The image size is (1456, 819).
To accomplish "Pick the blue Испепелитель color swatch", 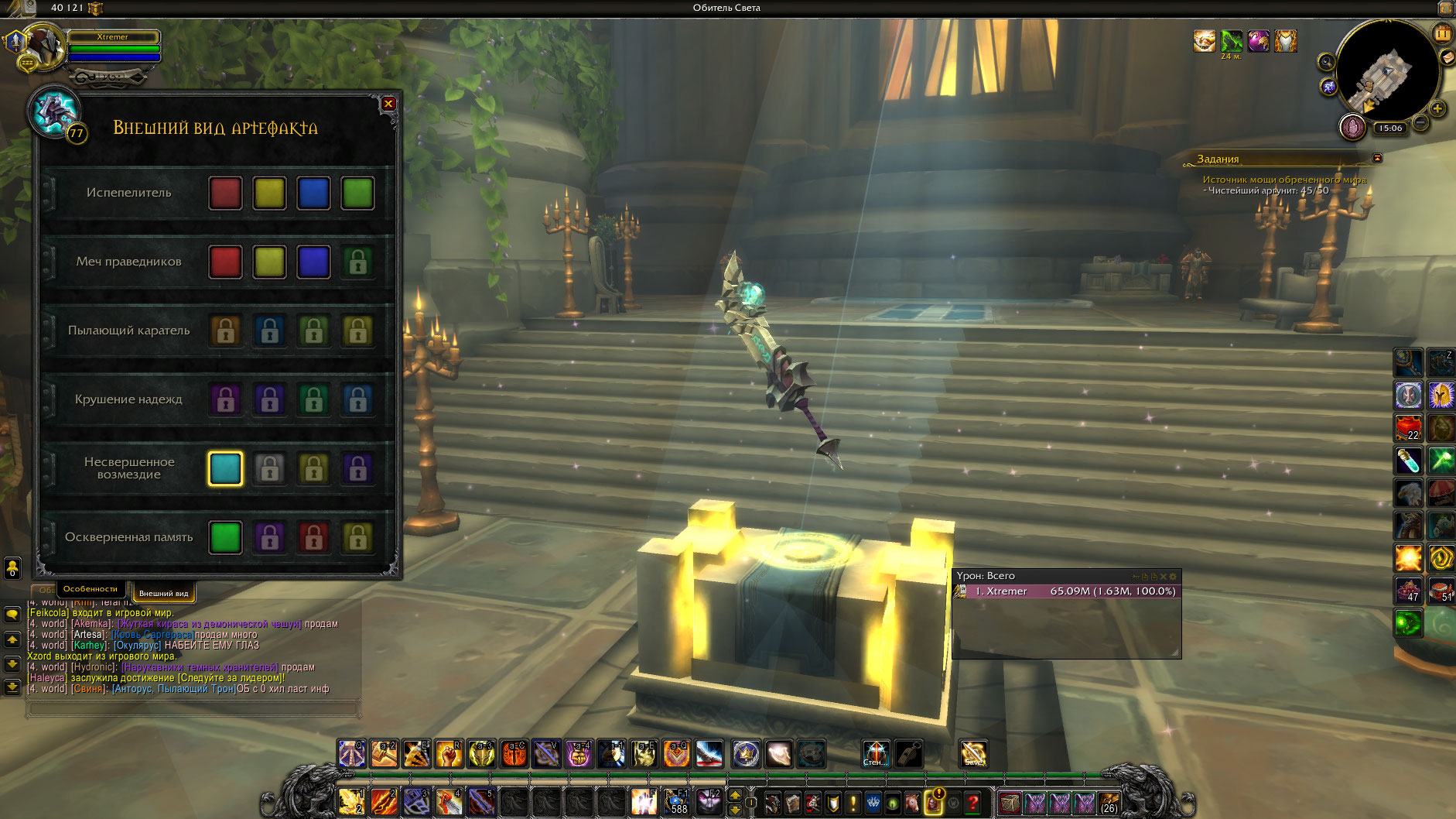I will click(313, 193).
